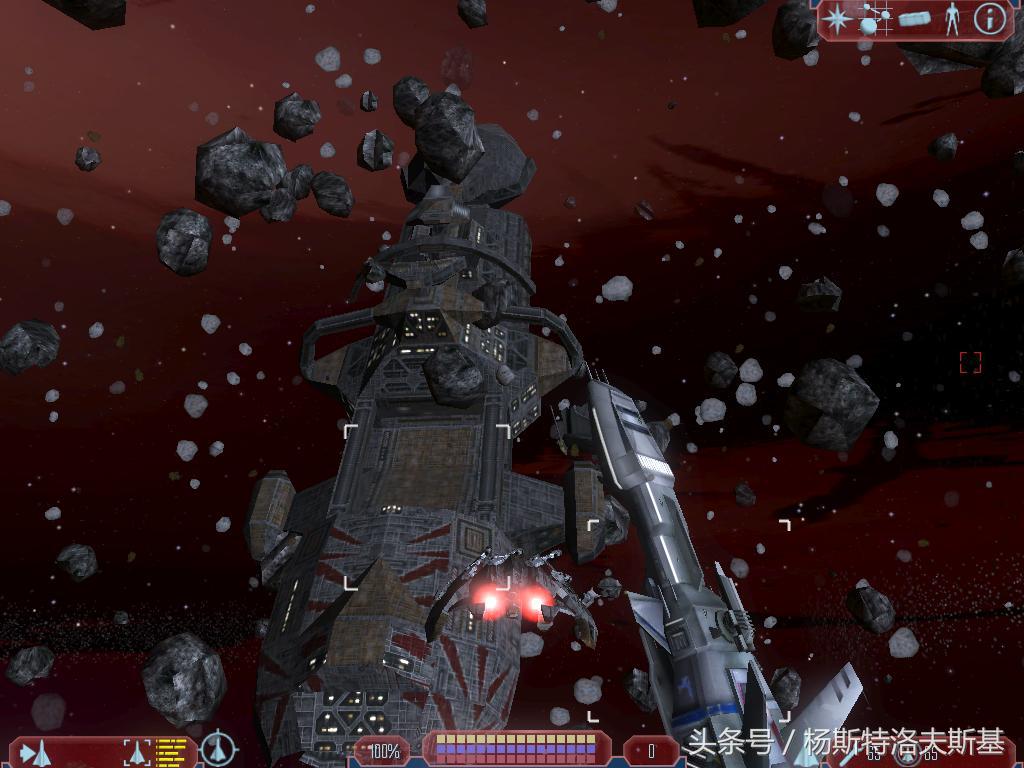Show the player reputation figure icon
Viewport: 1024px width, 768px height.
pos(952,19)
